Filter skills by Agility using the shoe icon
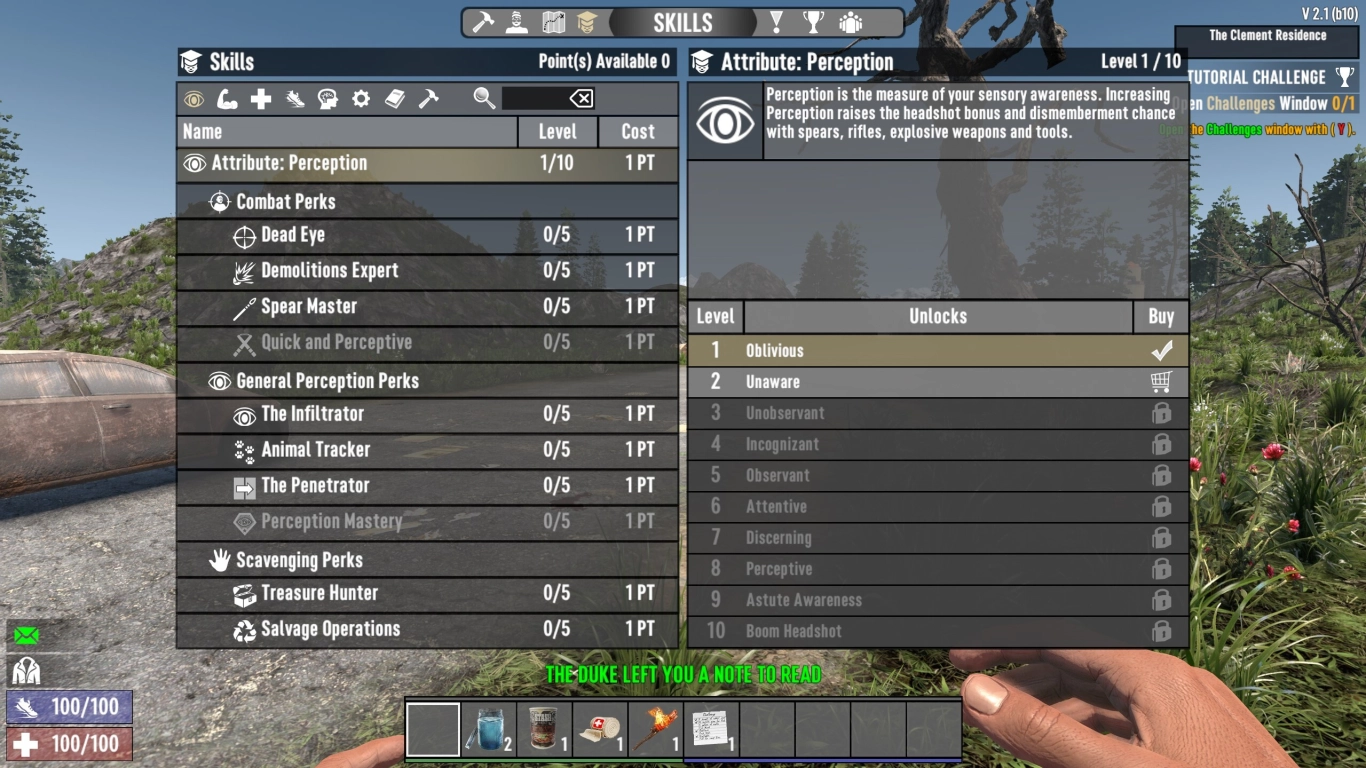This screenshot has width=1366, height=768. [294, 98]
